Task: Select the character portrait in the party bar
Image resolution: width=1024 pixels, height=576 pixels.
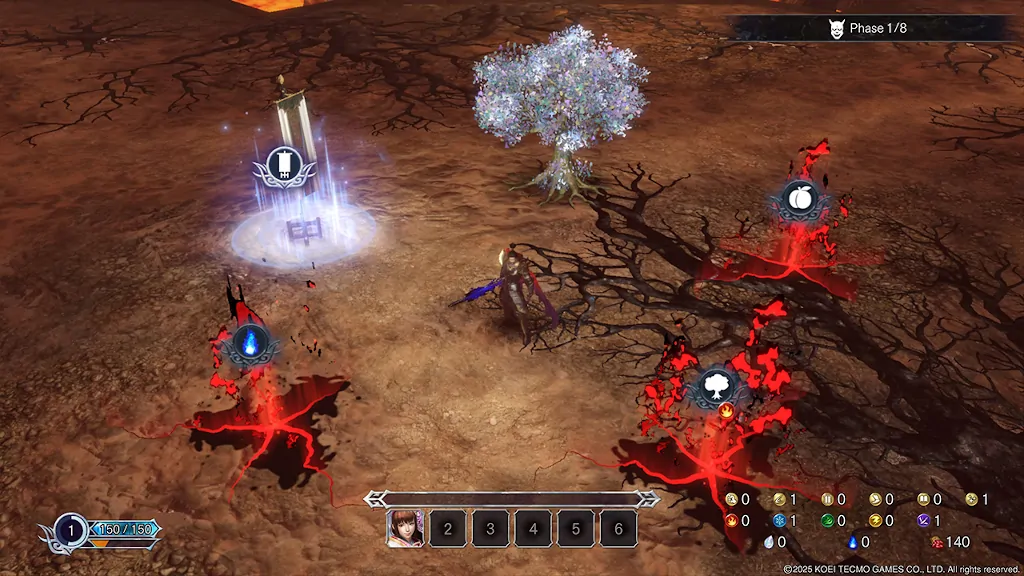Action: [405, 528]
